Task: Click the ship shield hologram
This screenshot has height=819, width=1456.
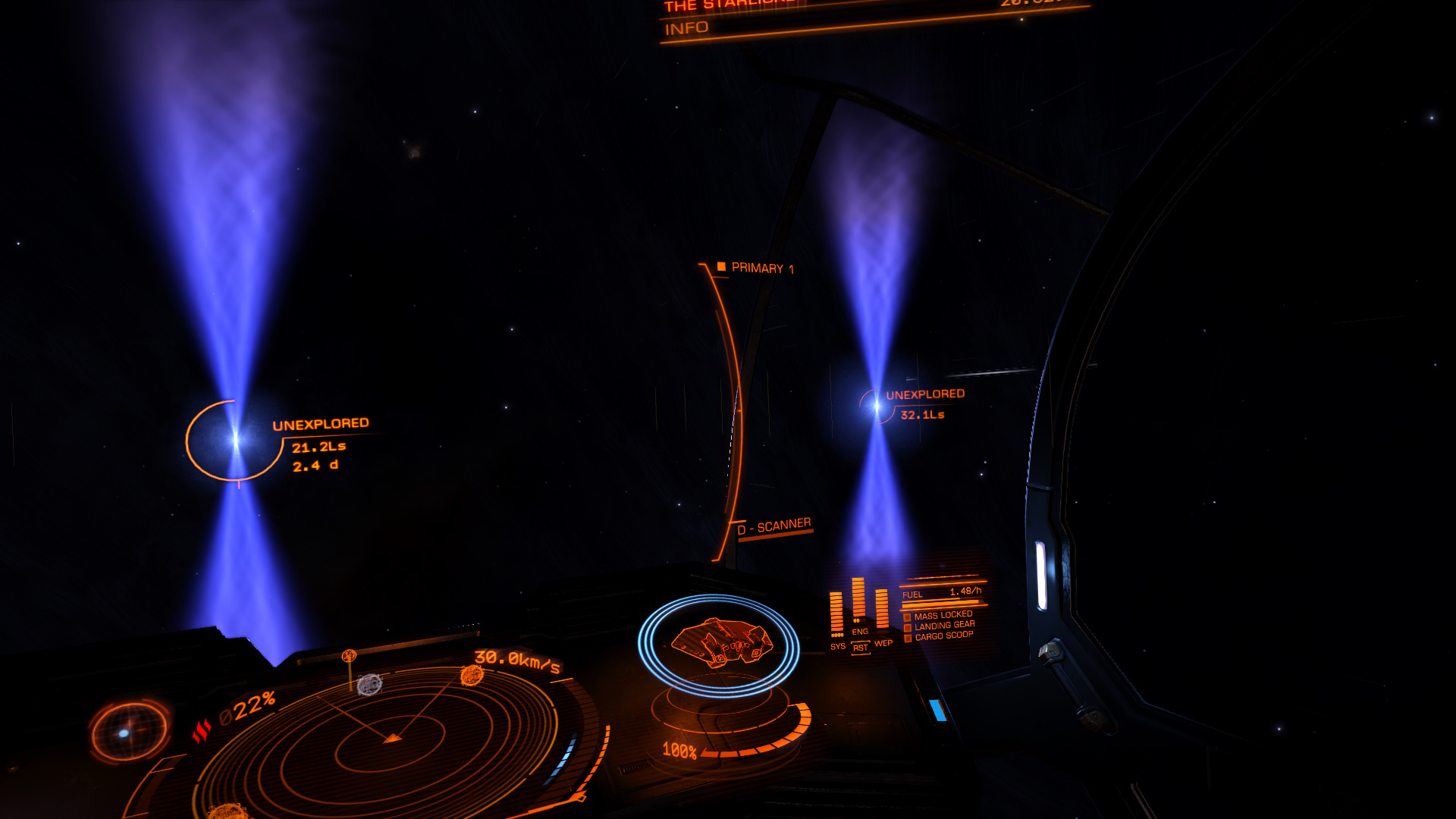Action: pos(719,644)
